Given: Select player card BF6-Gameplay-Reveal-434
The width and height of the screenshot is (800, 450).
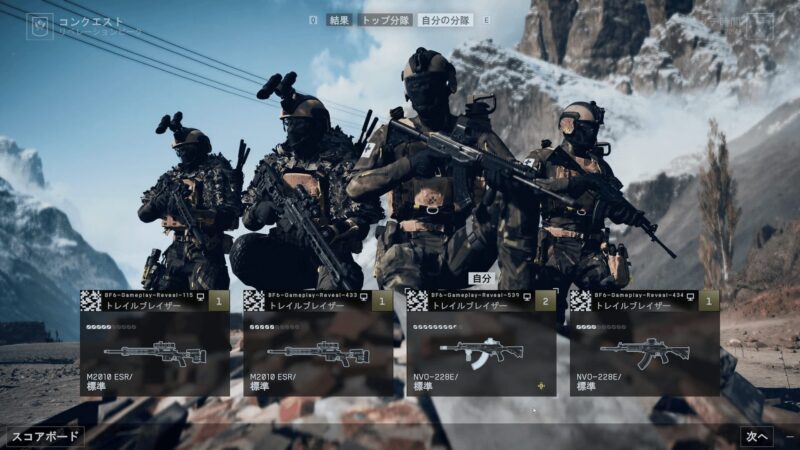Looking at the screenshot, I should tap(644, 342).
